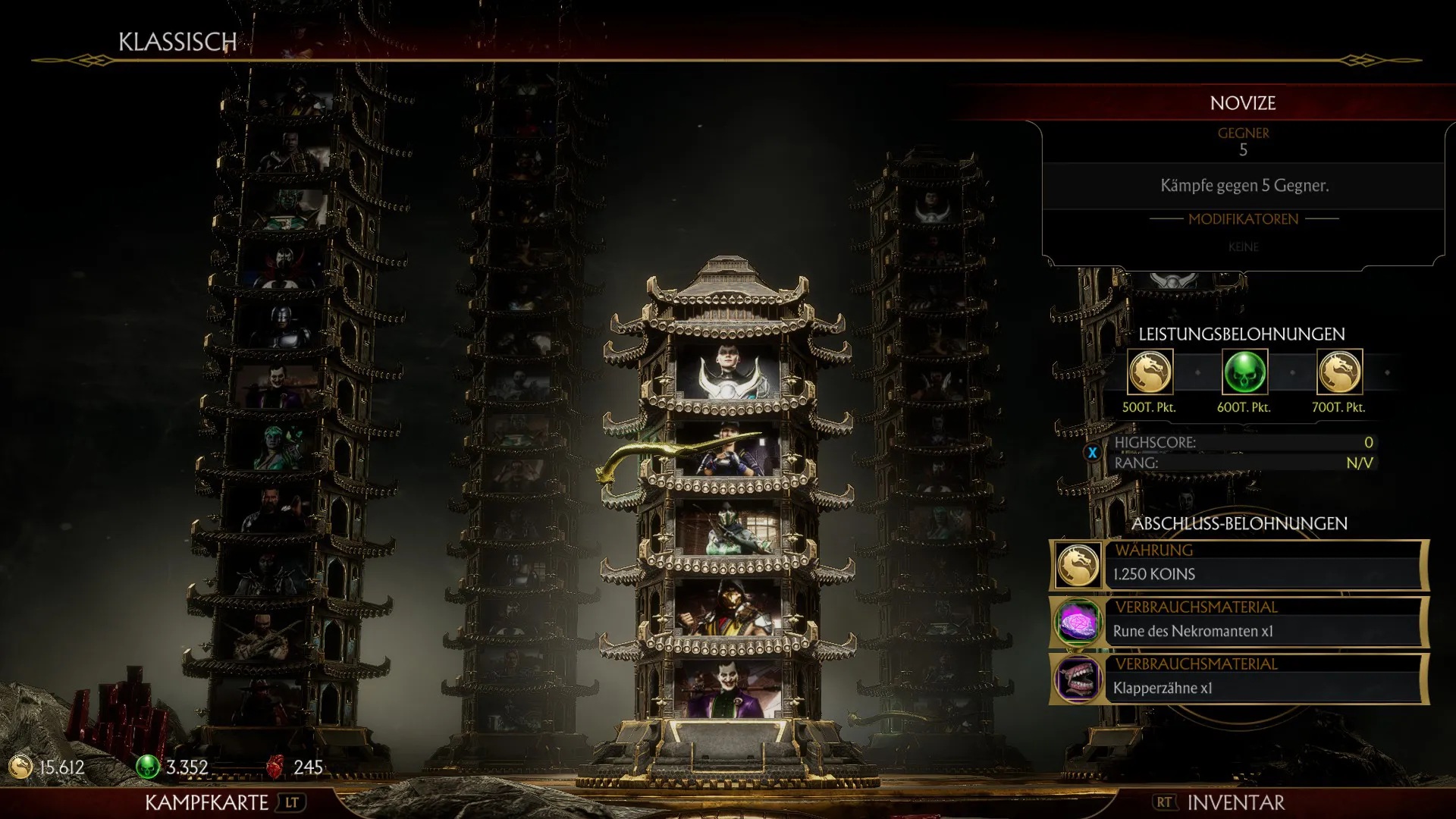The width and height of the screenshot is (1456, 819).
Task: Select the 1.250 Koins currency reward
Action: point(1239,566)
